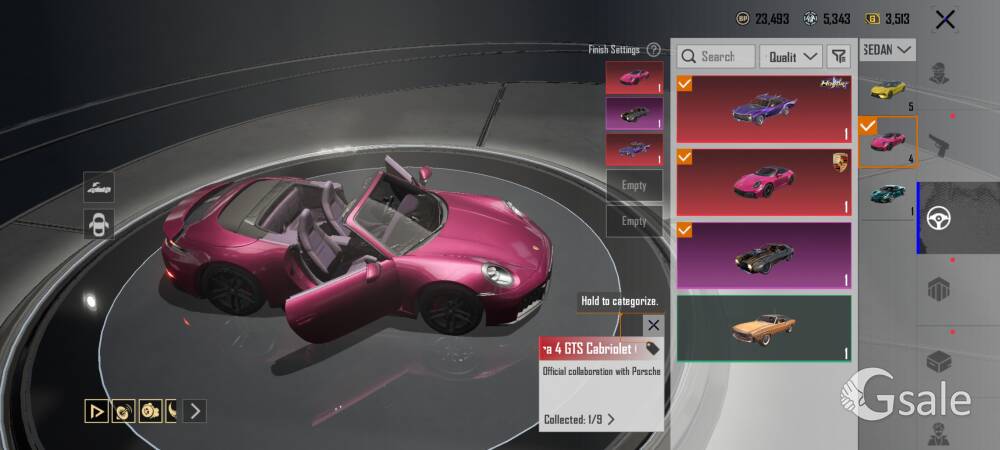Toggle the car doors open view
1000x450 pixels.
(x=98, y=223)
